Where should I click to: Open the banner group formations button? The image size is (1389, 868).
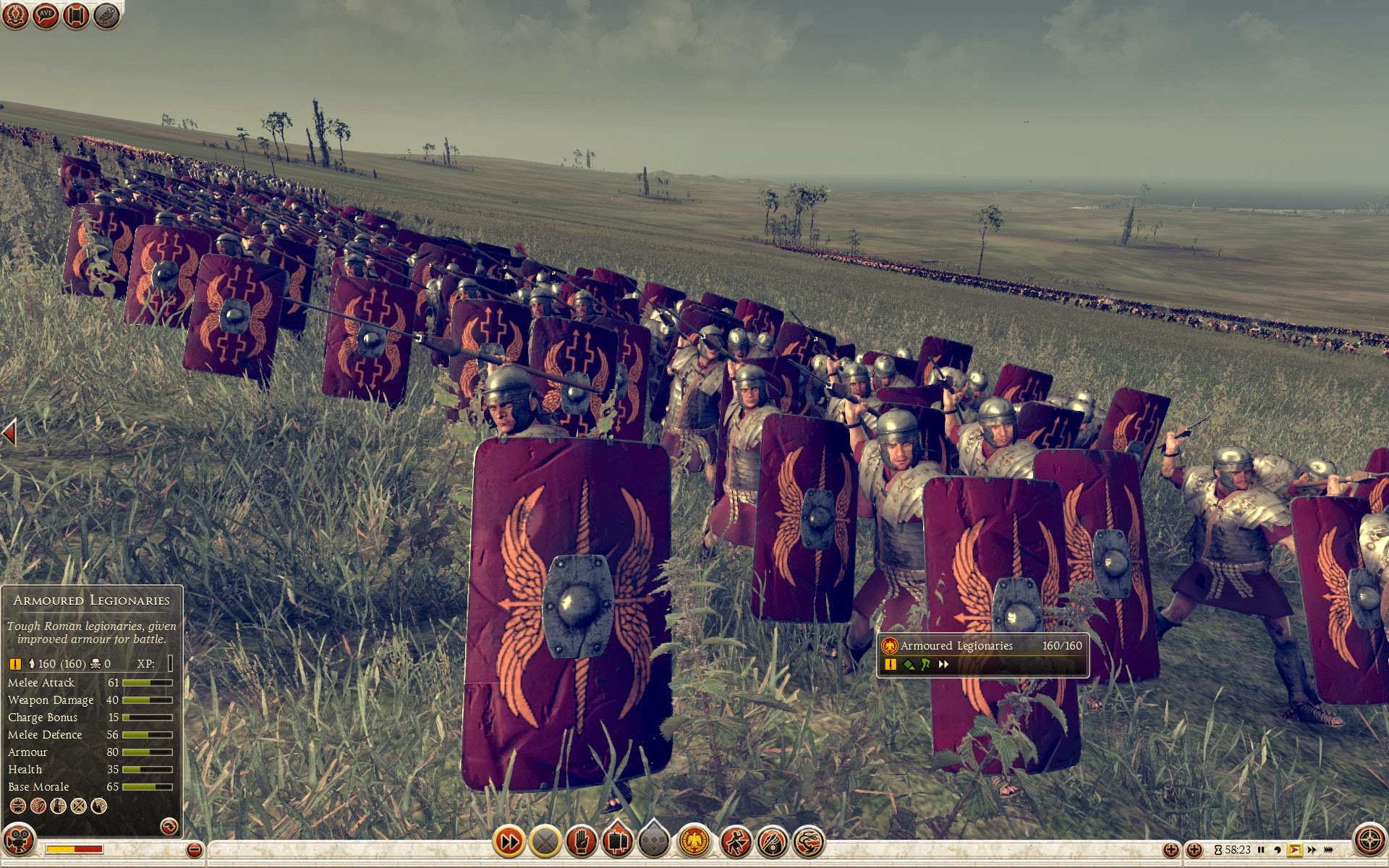(x=617, y=841)
